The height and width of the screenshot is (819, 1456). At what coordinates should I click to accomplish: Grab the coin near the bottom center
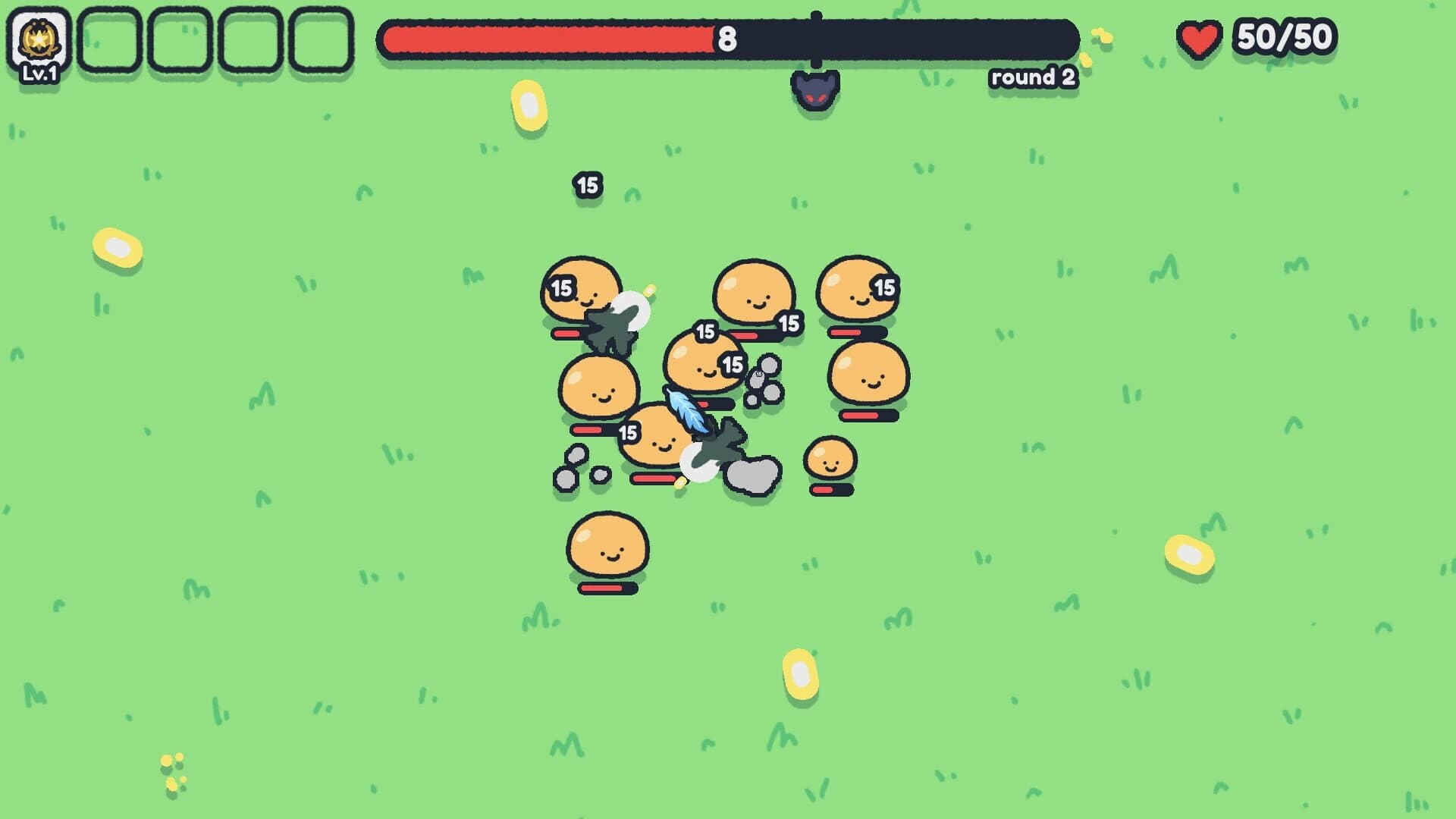[x=800, y=673]
